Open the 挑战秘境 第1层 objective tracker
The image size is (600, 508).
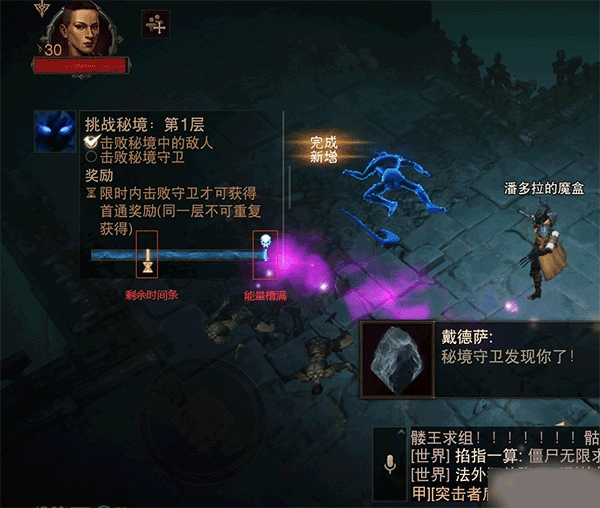click(160, 126)
